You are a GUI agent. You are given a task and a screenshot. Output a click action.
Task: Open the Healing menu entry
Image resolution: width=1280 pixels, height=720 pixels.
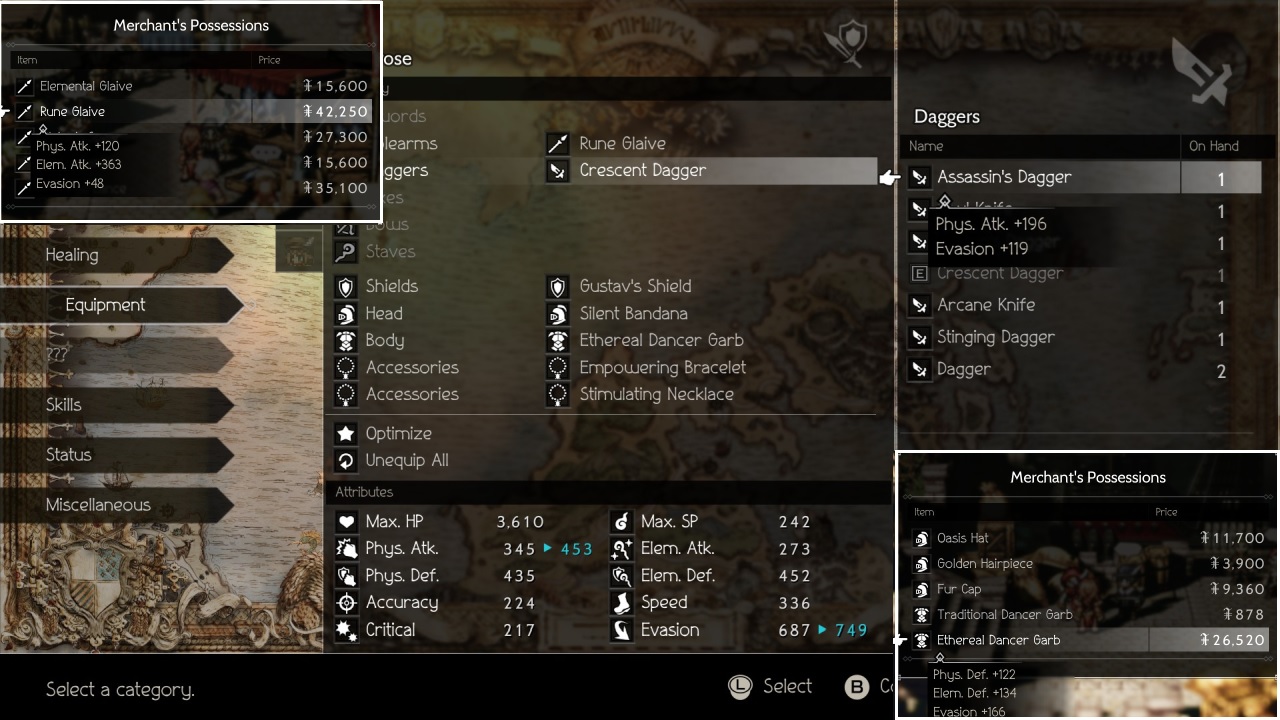coord(72,255)
